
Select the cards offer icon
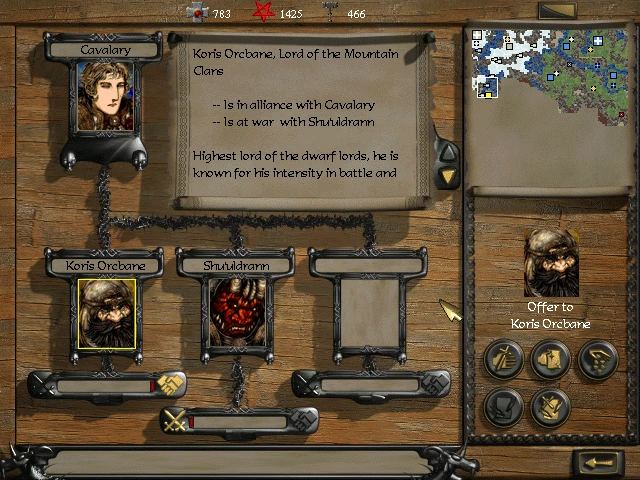click(550, 360)
